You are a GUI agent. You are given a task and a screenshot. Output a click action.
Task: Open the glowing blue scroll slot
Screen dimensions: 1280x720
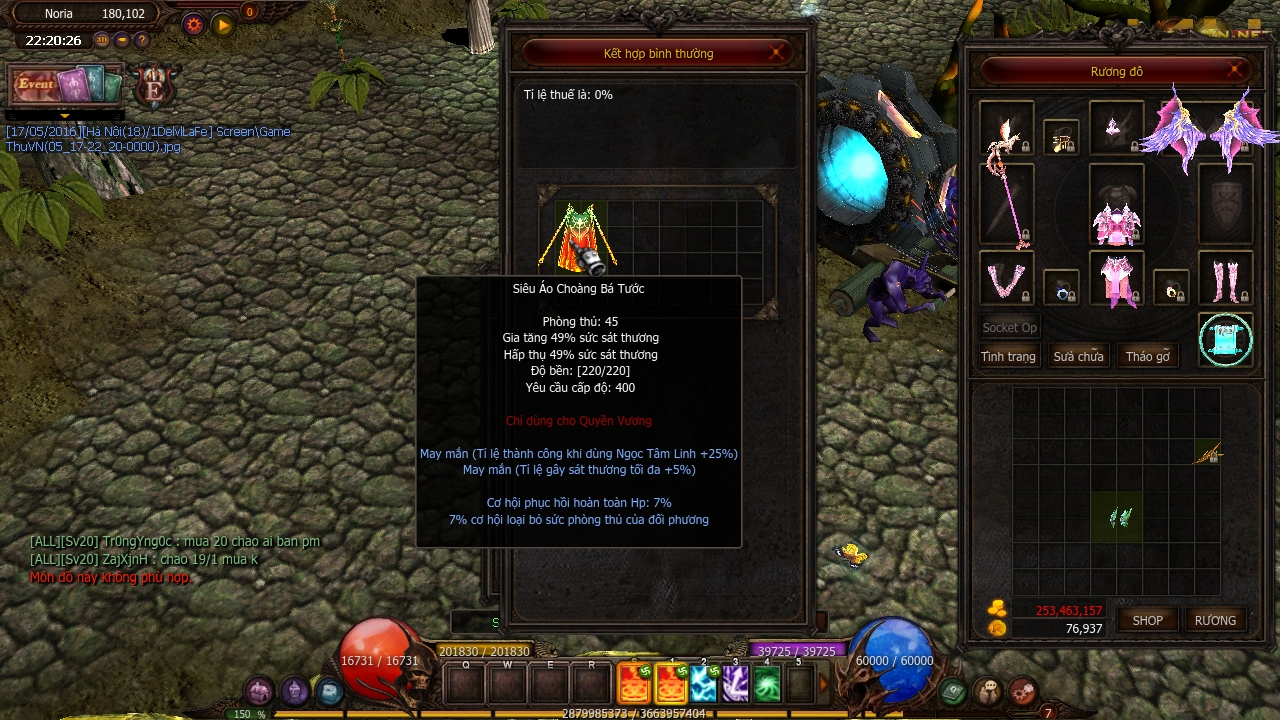[1226, 340]
